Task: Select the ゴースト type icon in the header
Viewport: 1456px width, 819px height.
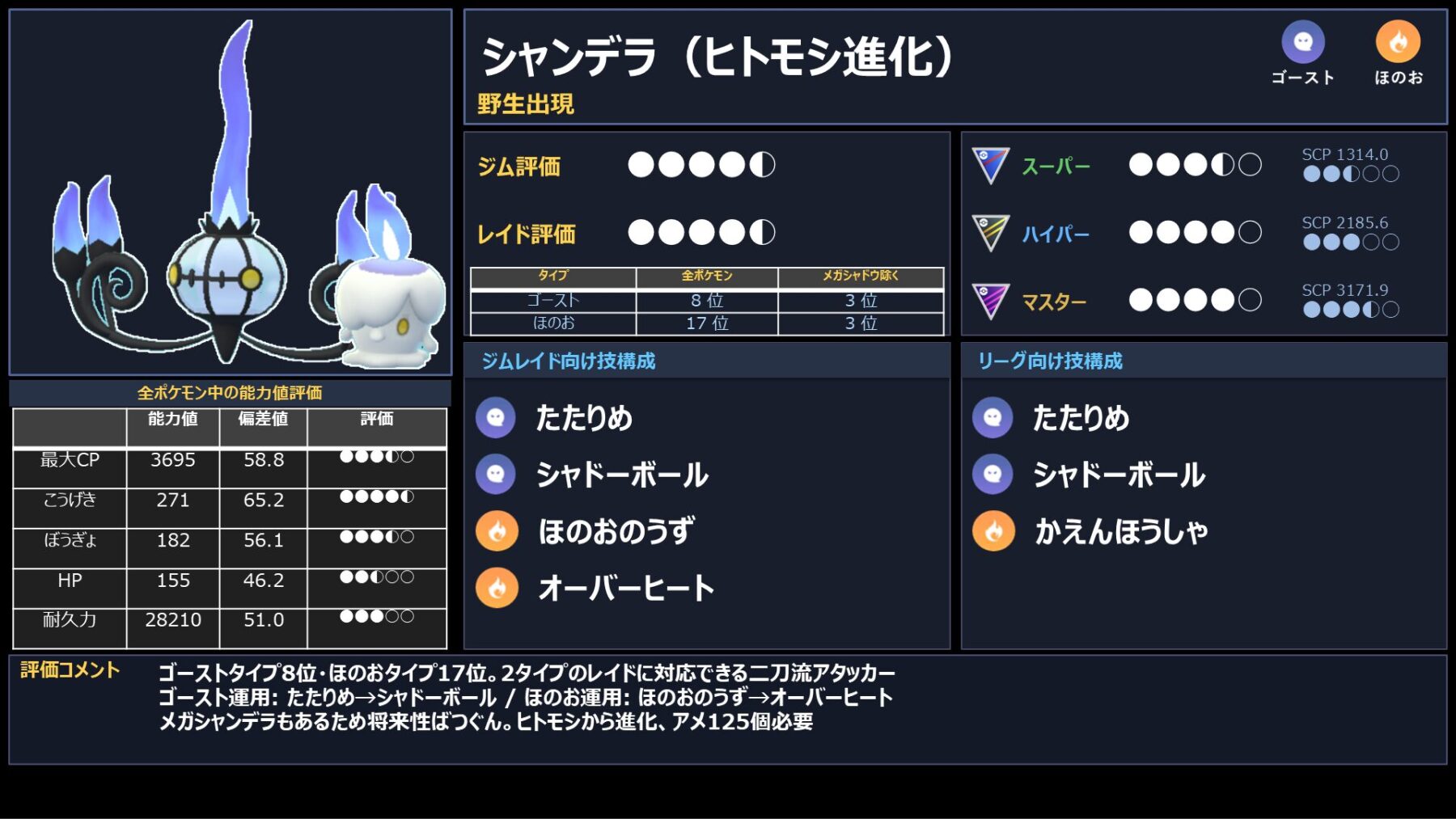Action: (x=1302, y=42)
